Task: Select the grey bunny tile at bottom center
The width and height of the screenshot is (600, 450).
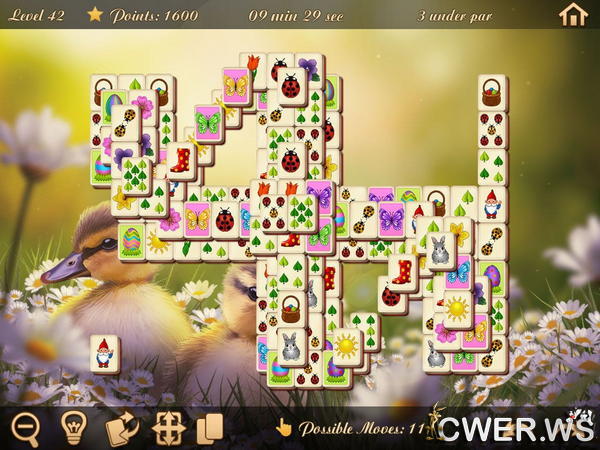Action: pos(290,346)
